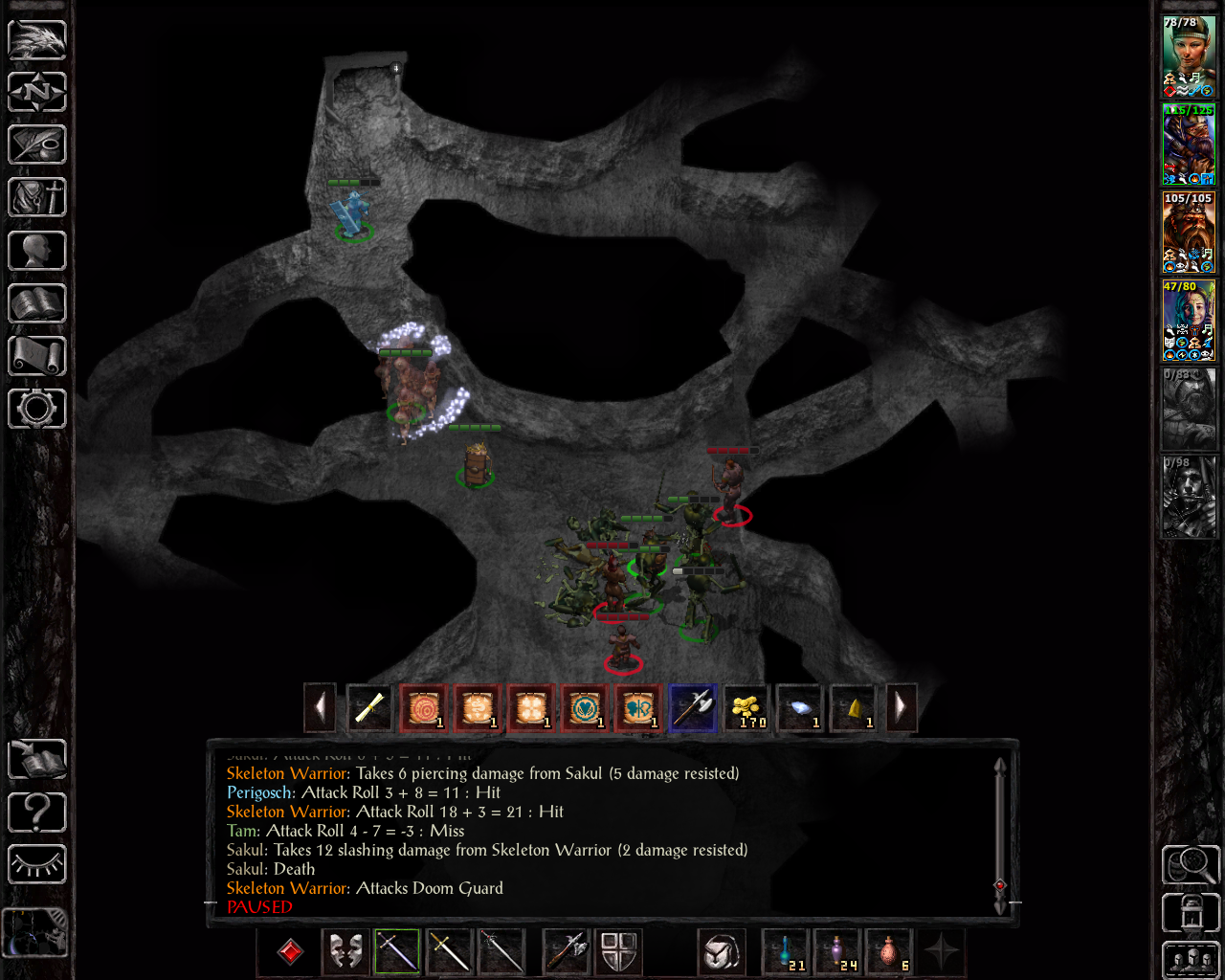This screenshot has height=980, width=1225.
Task: Open the journal quill button
Action: pos(37,145)
